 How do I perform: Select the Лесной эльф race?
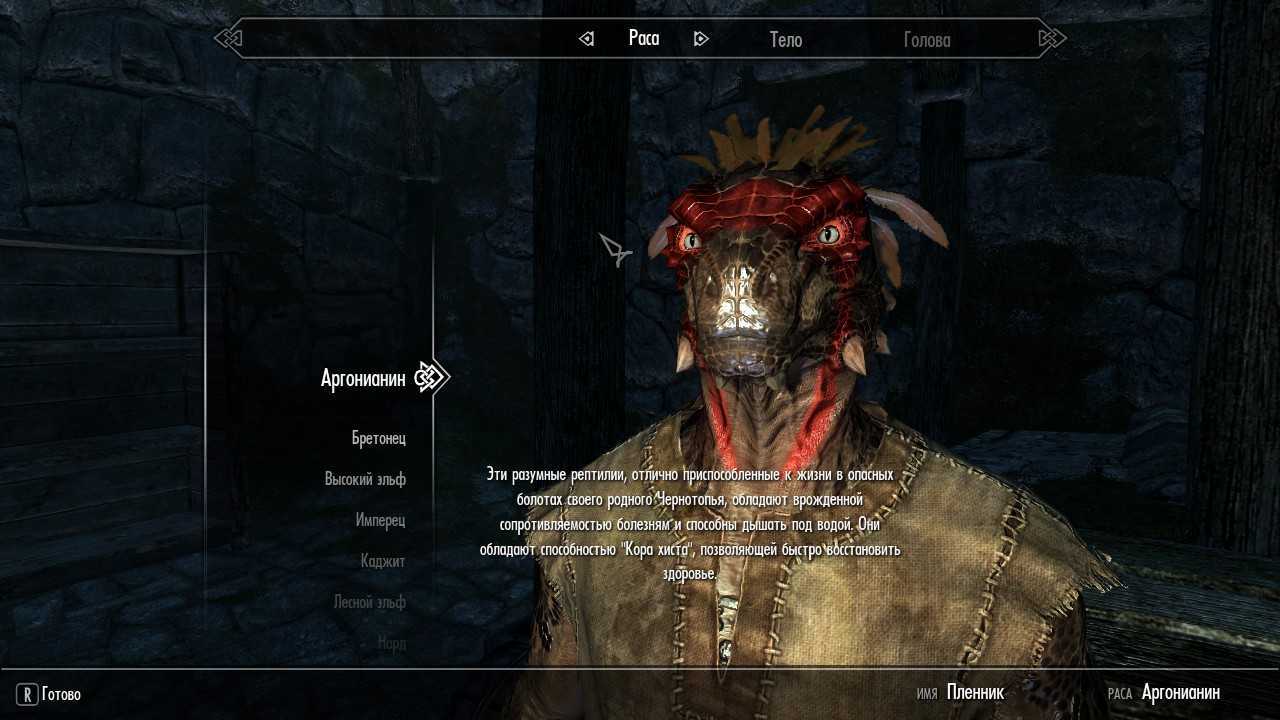coord(369,602)
